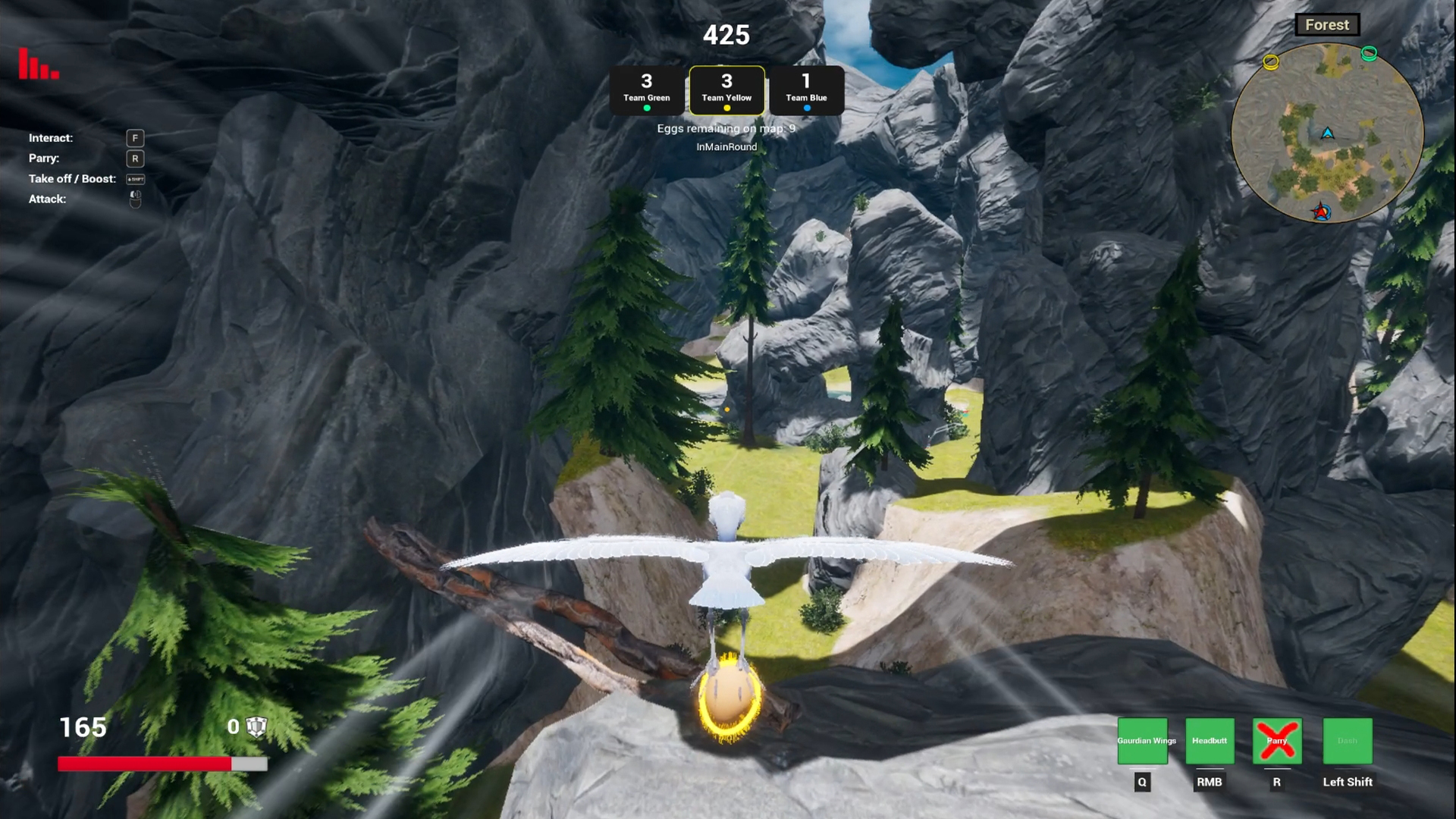Click the shield armor icon
This screenshot has height=819, width=1456.
256,726
